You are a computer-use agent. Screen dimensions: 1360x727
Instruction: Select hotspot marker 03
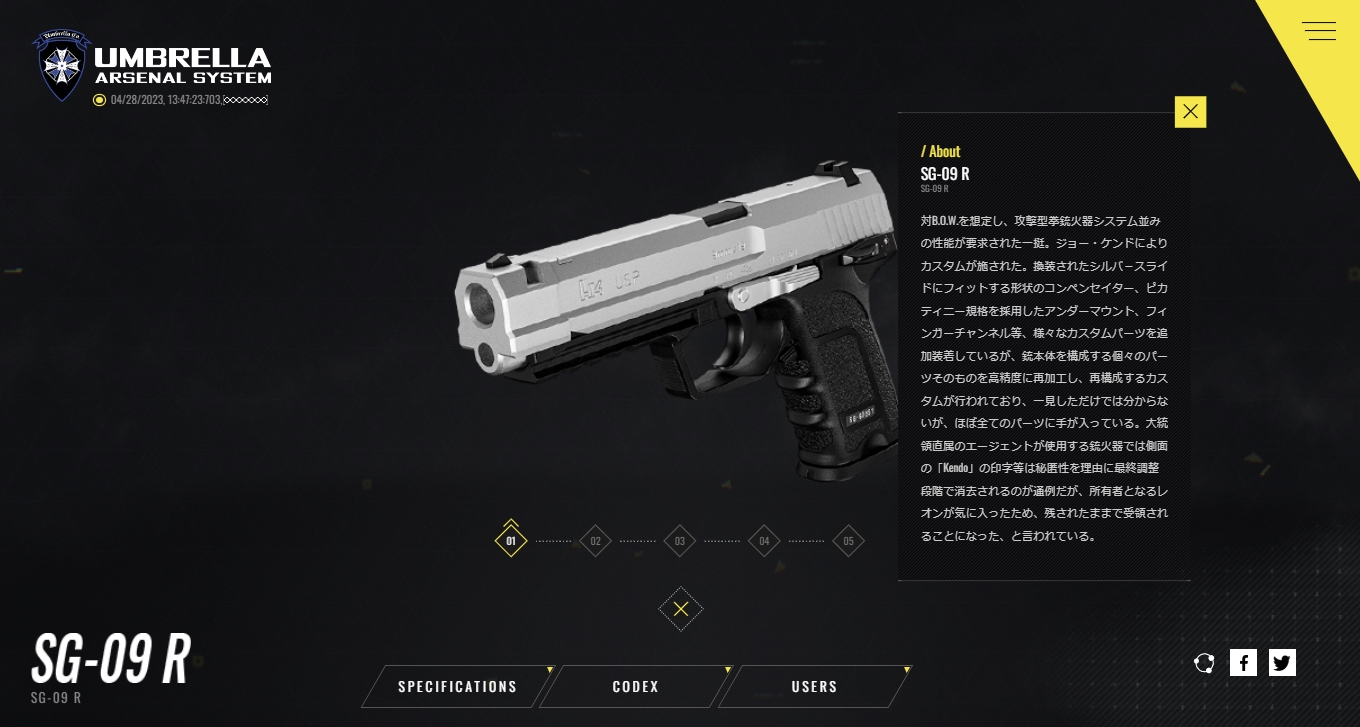point(680,541)
